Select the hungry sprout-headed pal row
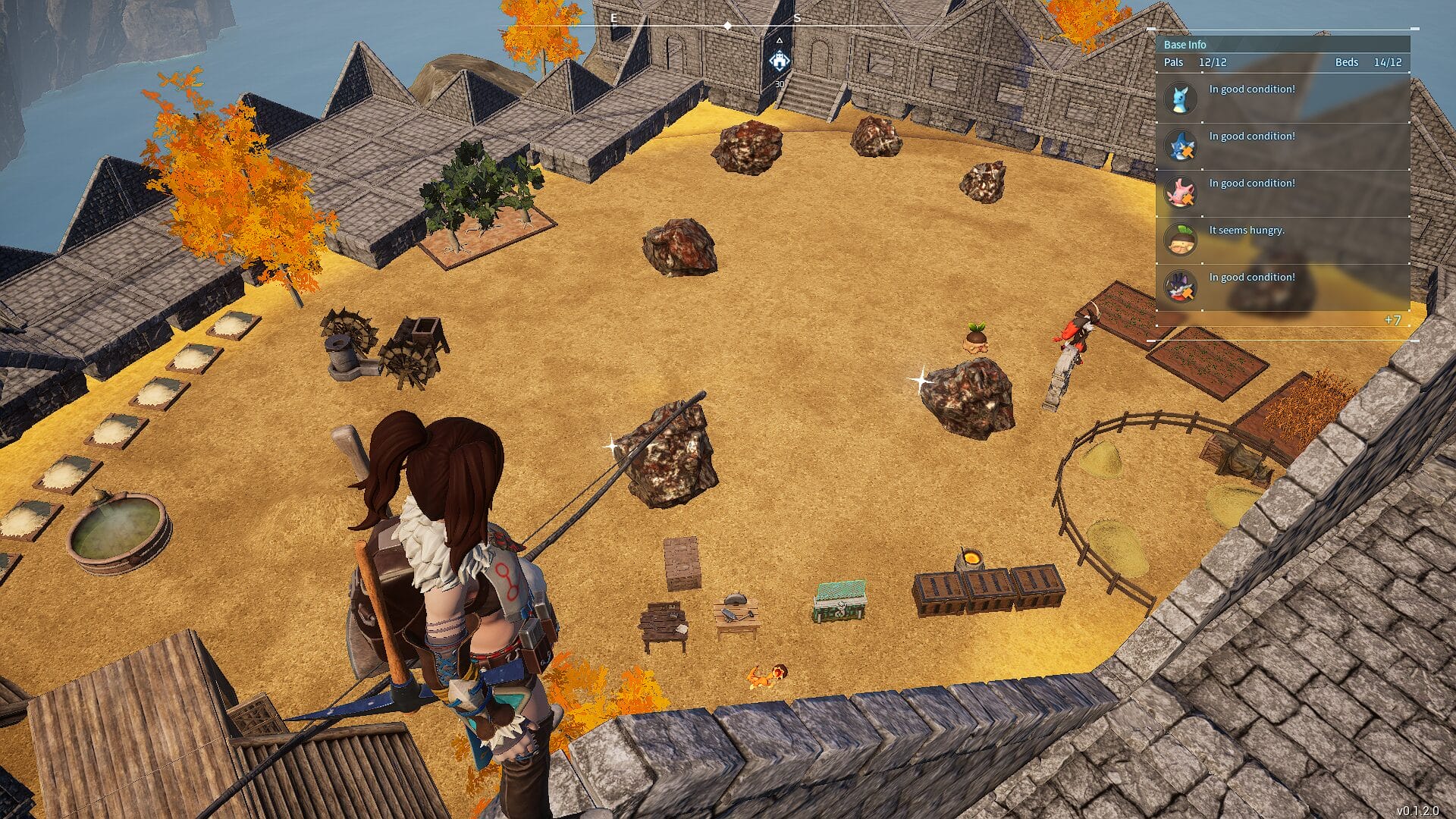The image size is (1456, 819). tap(1282, 240)
